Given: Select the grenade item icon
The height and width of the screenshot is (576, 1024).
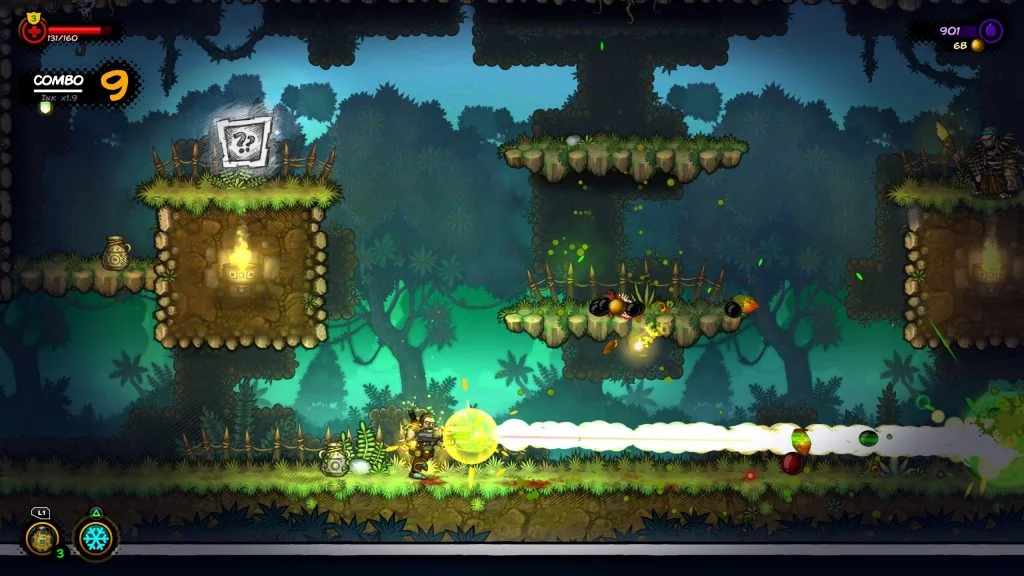Looking at the screenshot, I should (x=41, y=538).
